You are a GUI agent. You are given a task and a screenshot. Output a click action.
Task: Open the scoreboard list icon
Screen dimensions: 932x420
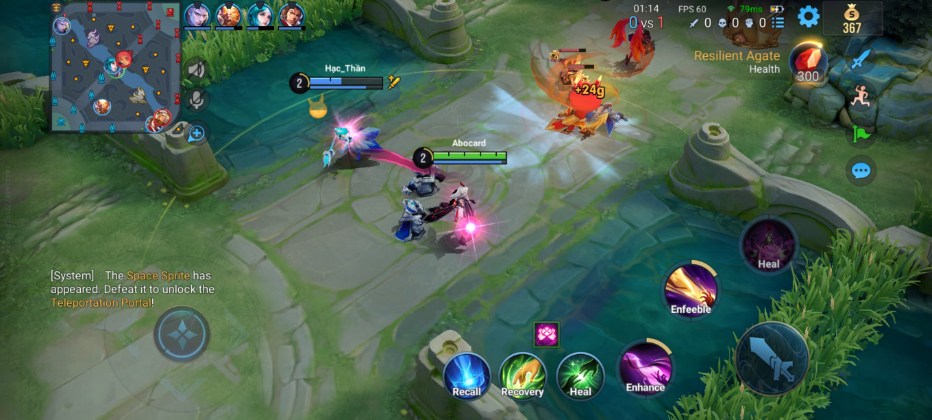click(x=778, y=22)
